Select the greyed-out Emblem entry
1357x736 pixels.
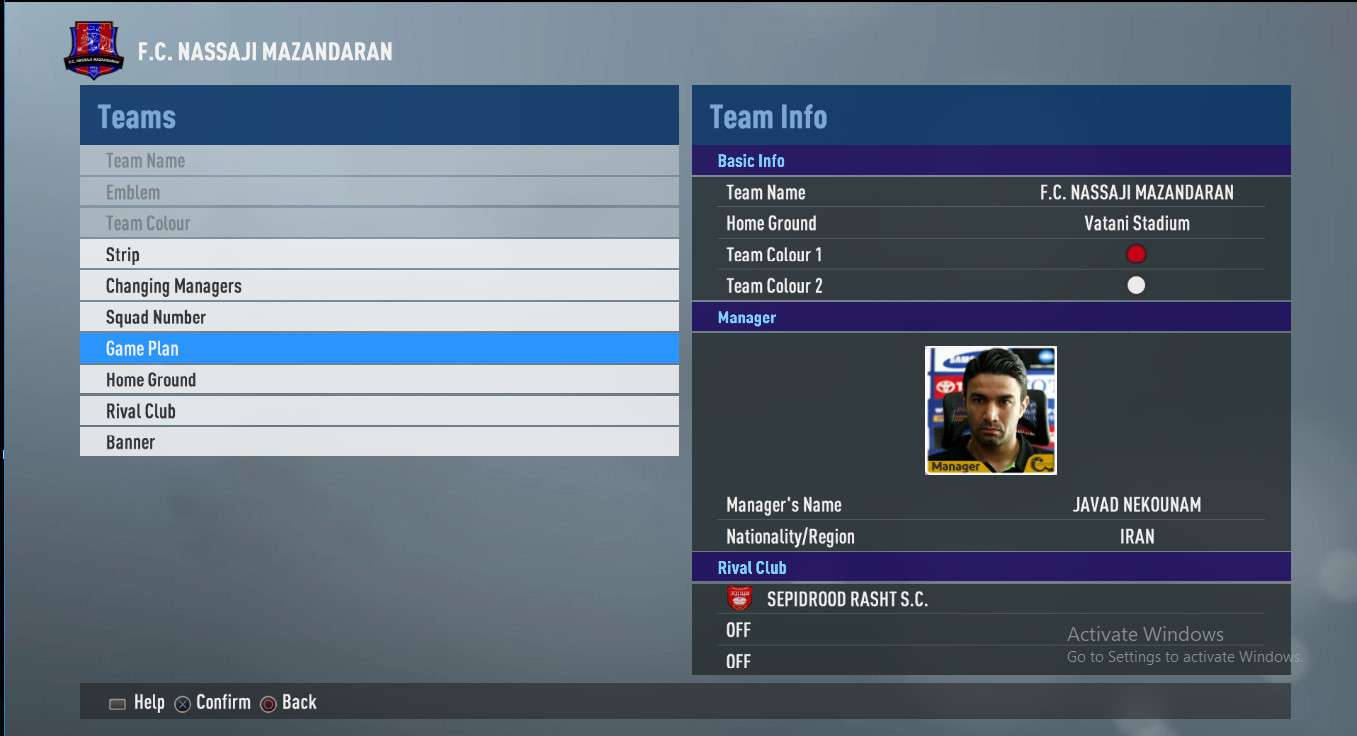(x=379, y=192)
